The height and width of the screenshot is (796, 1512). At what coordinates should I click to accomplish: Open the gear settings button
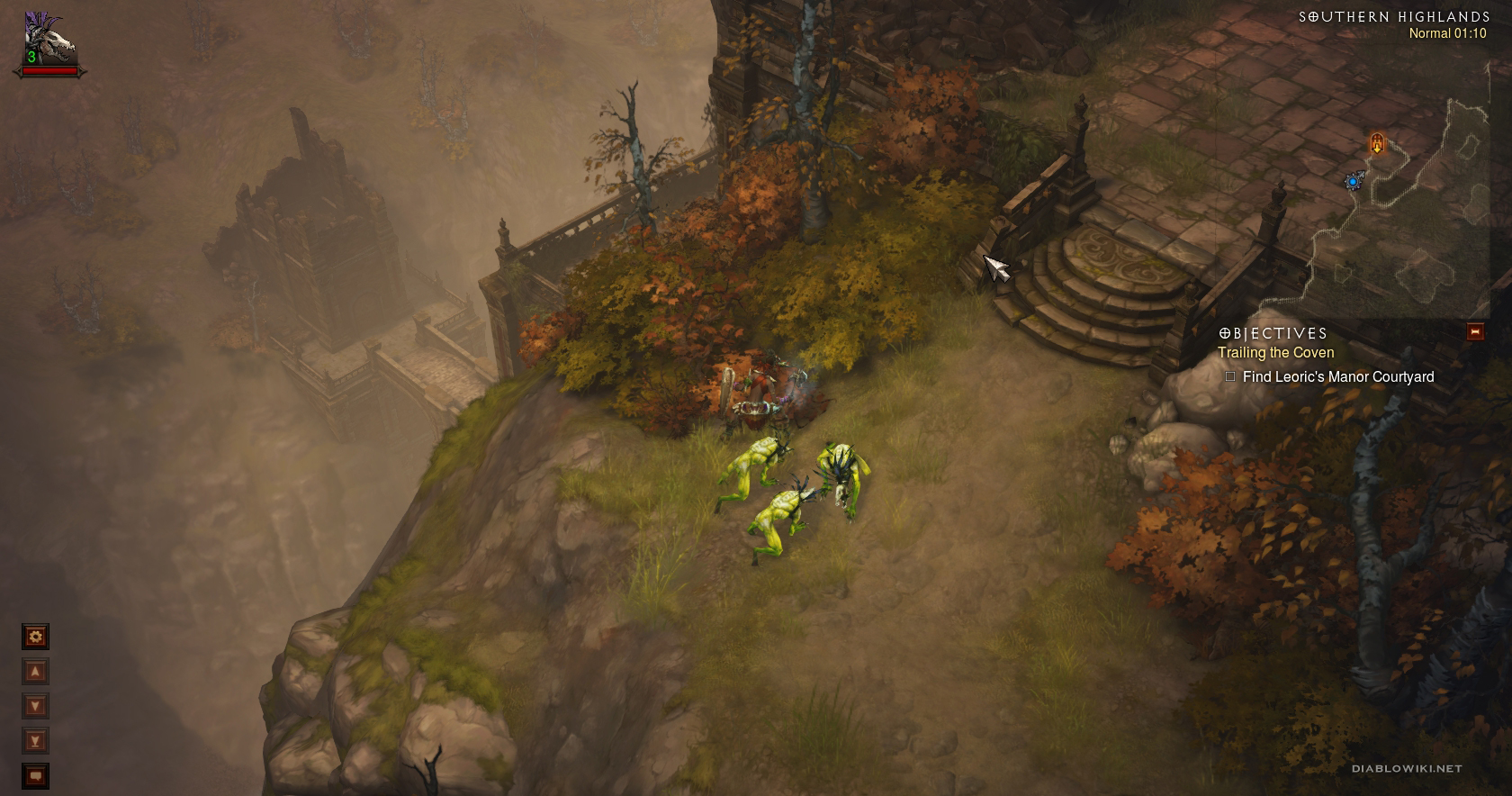click(35, 638)
